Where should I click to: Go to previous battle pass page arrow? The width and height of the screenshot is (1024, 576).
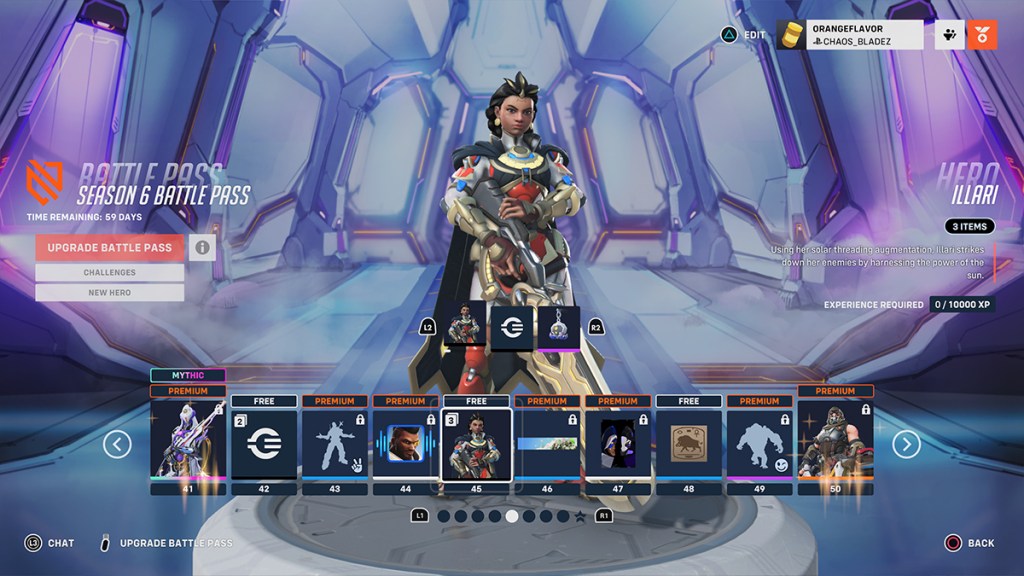tap(117, 444)
